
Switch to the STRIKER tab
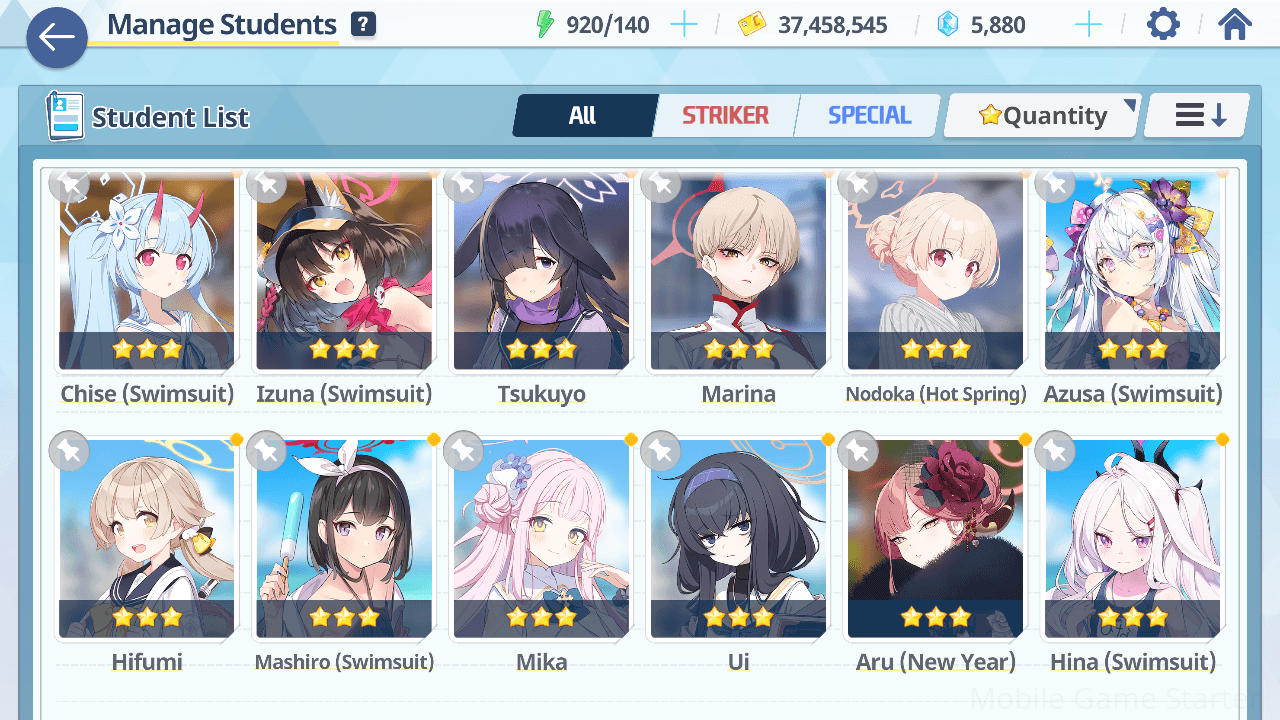[x=725, y=116]
